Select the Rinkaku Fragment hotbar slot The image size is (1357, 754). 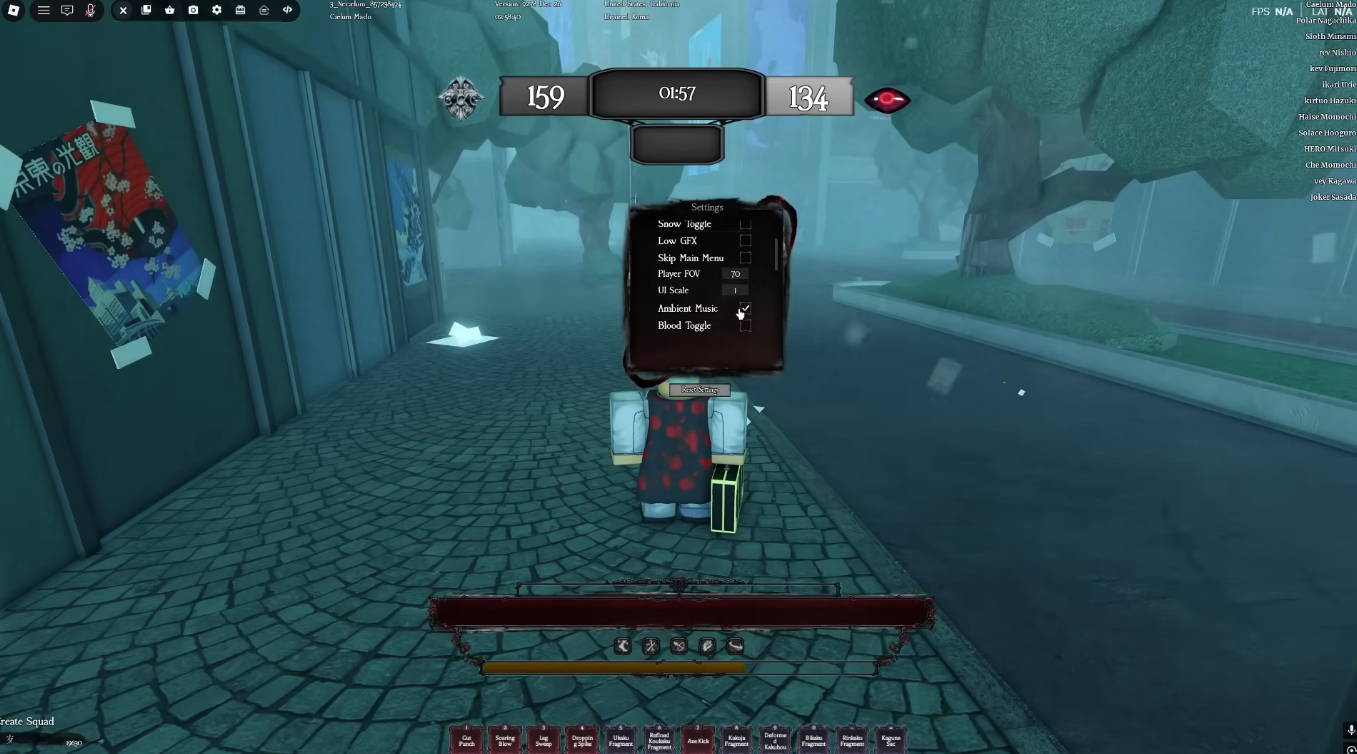(853, 738)
